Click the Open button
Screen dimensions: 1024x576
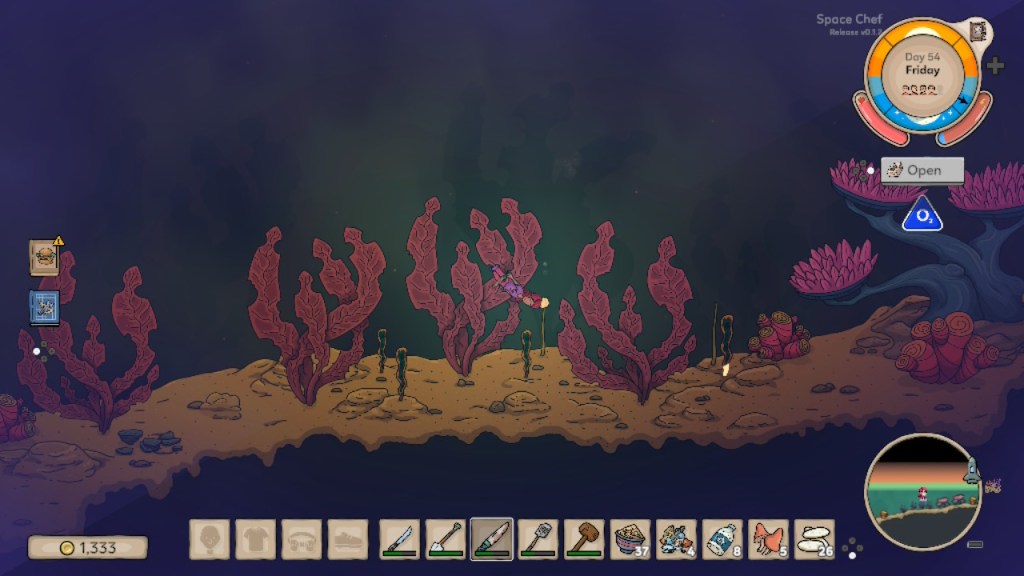(x=922, y=170)
